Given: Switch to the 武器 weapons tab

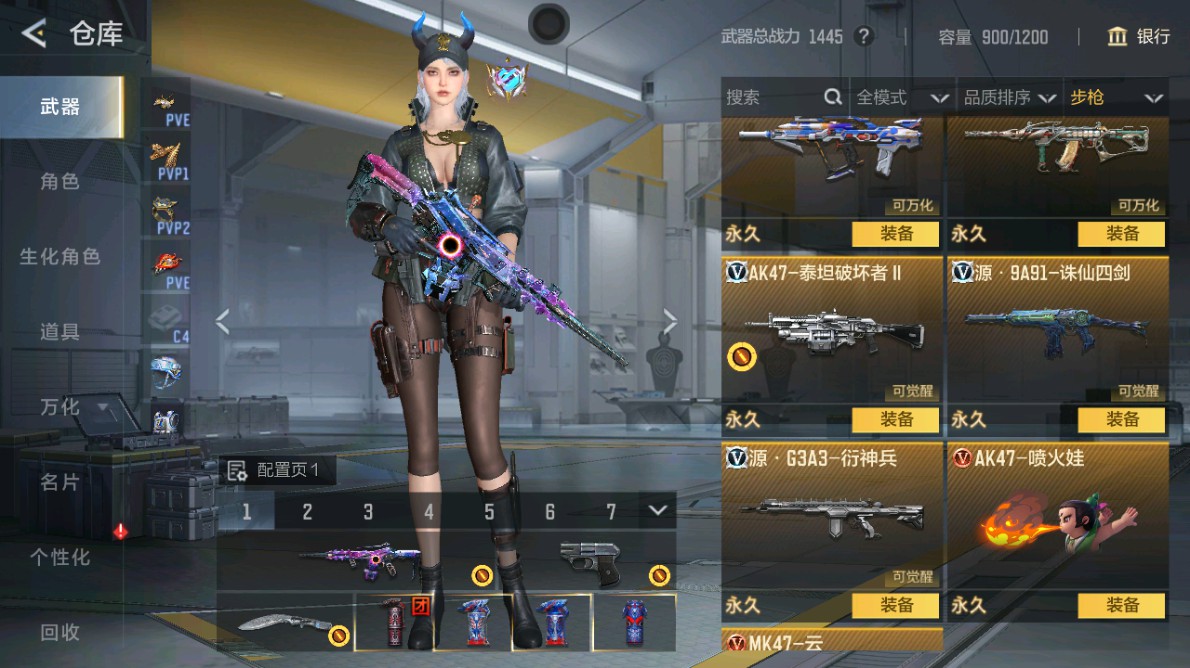Looking at the screenshot, I should pyautogui.click(x=60, y=107).
